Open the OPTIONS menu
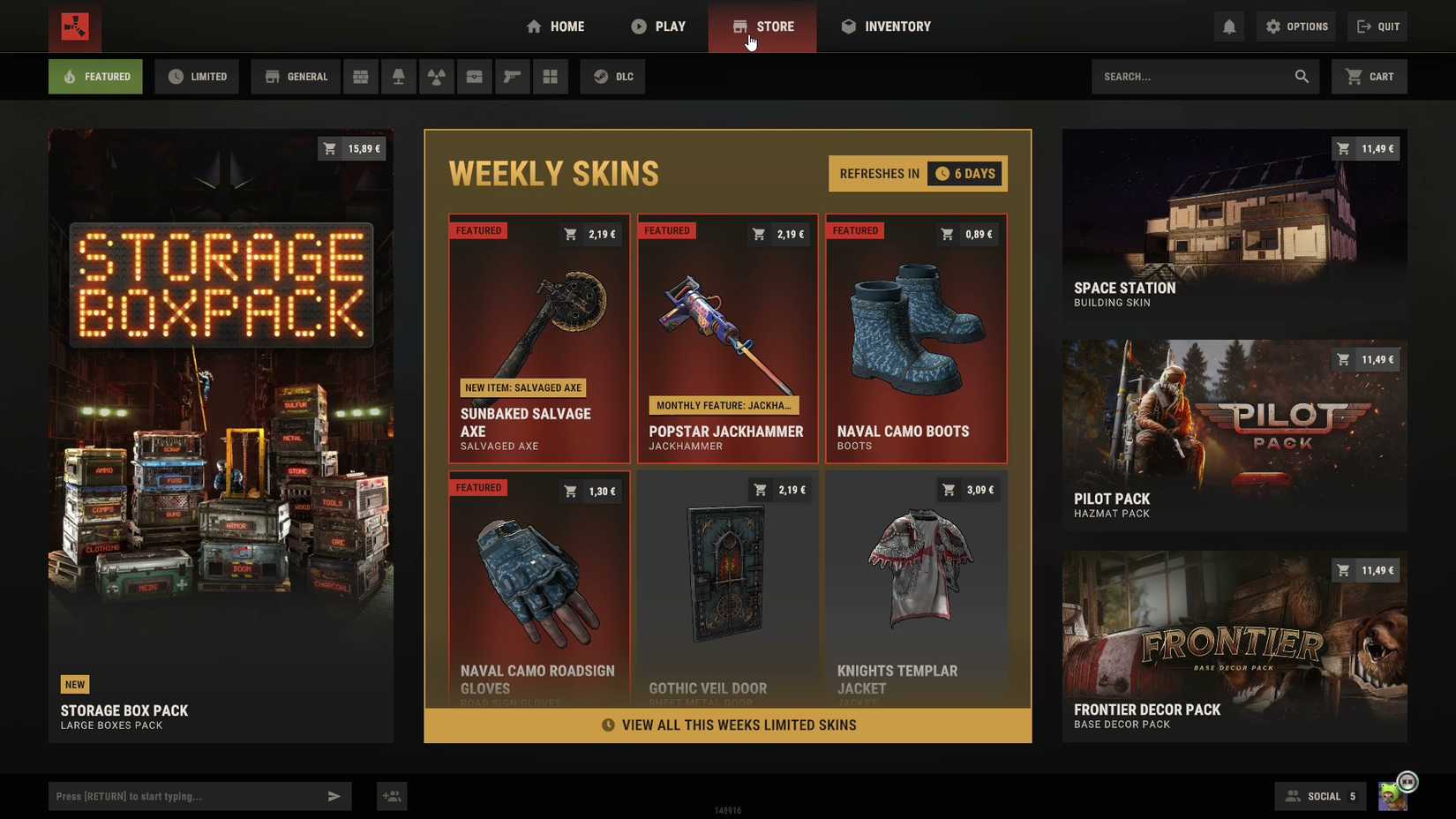The image size is (1456, 819). pos(1295,26)
